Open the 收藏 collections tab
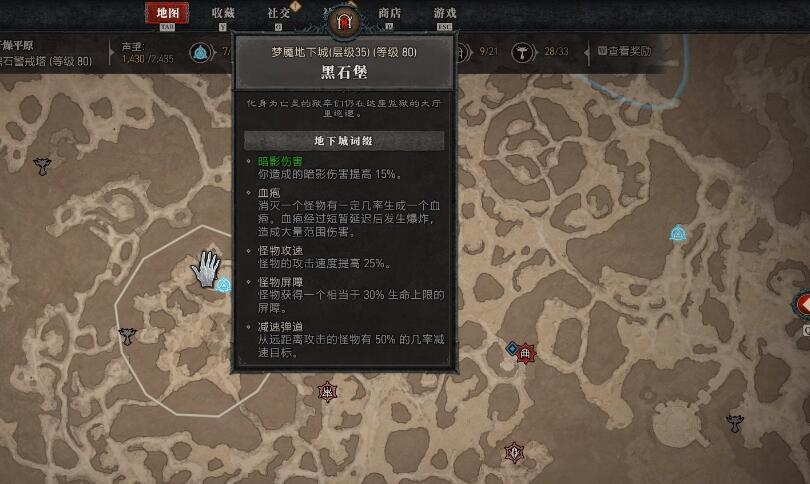This screenshot has width=810, height=484. [x=223, y=13]
